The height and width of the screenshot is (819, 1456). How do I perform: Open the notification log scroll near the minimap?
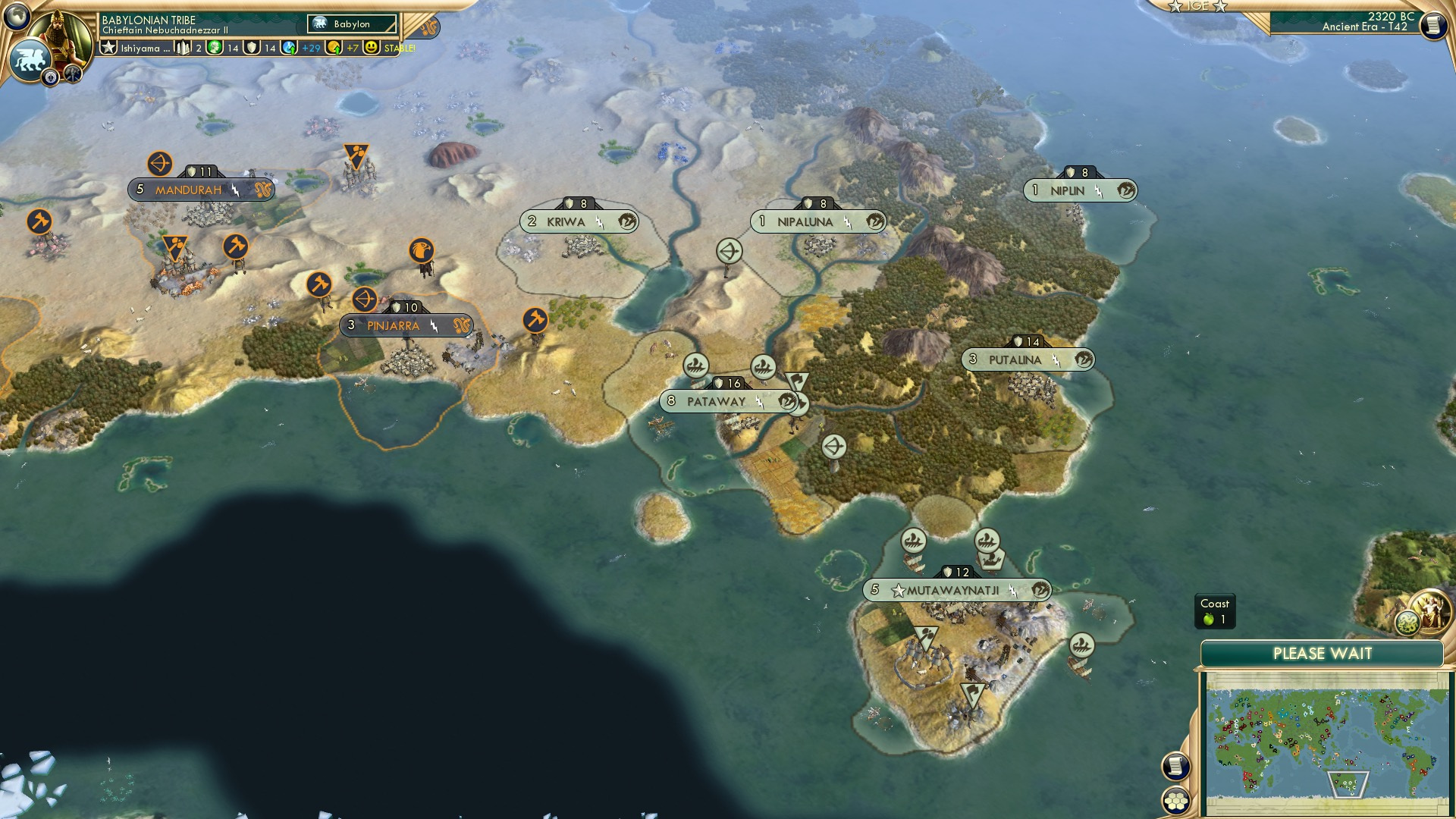1175,767
